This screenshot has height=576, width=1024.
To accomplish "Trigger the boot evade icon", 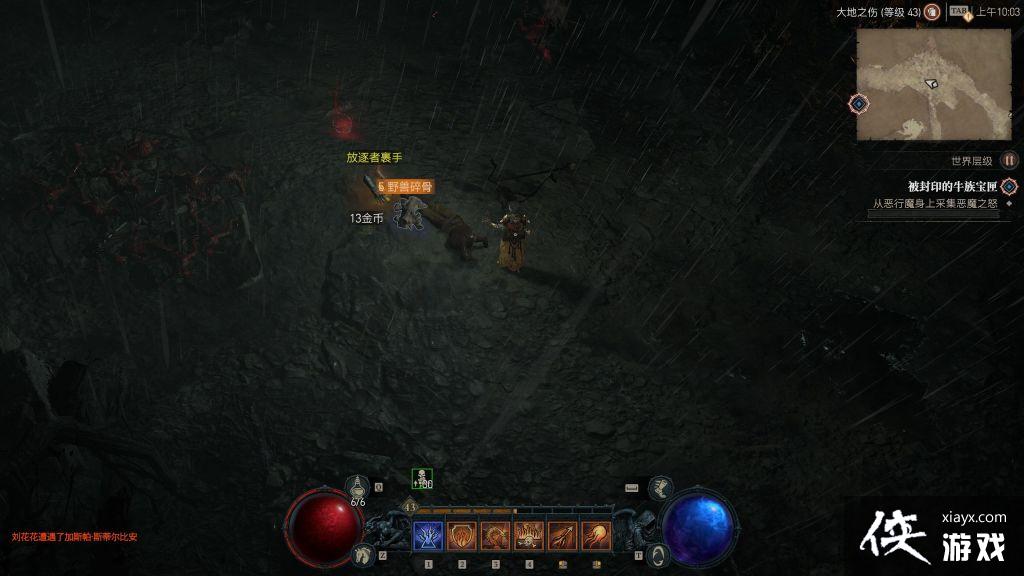I will pos(662,488).
